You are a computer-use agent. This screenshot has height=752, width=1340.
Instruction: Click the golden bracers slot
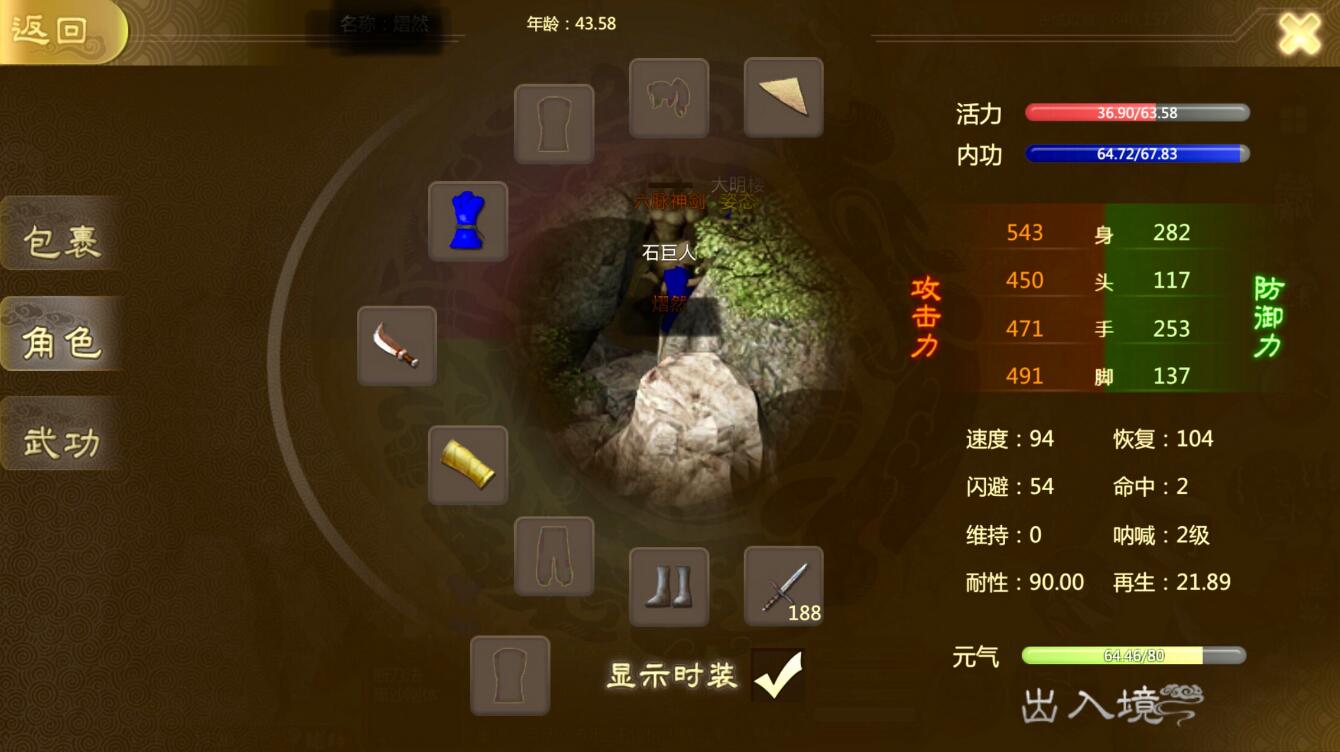point(468,466)
